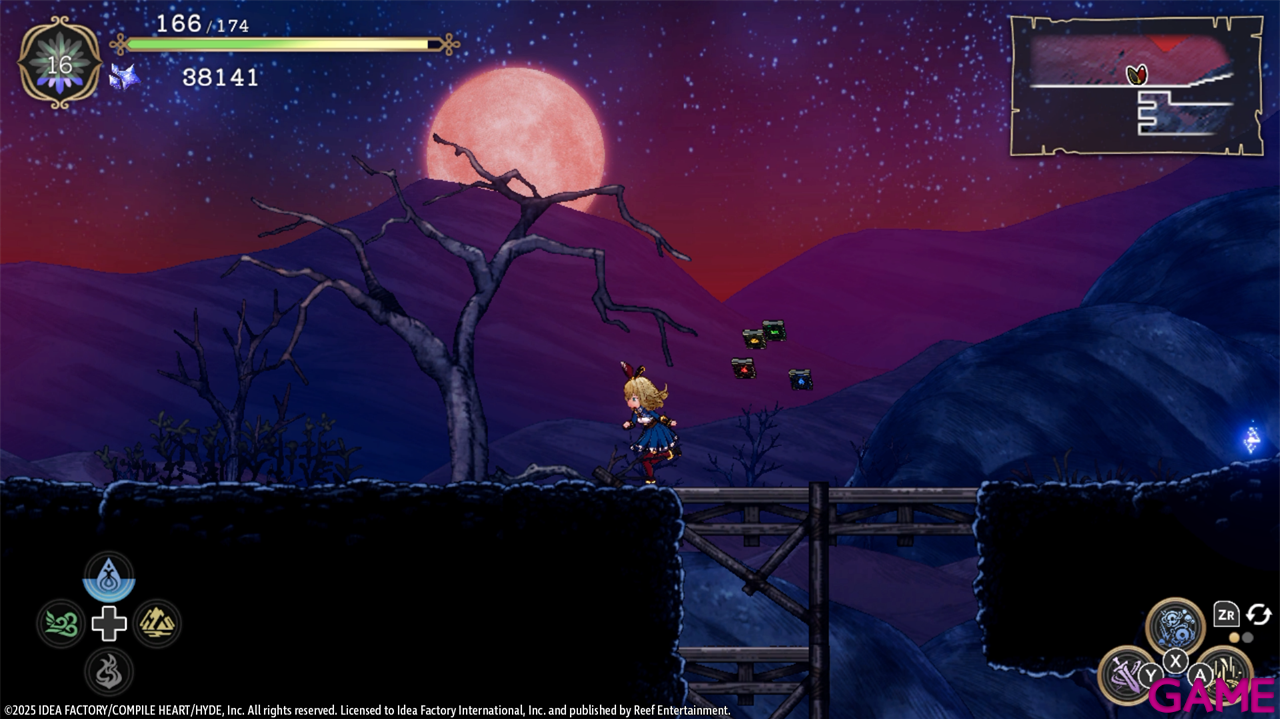Screen dimensions: 1280x719
Task: Switch to the yellow mountain earth element
Action: (x=157, y=624)
